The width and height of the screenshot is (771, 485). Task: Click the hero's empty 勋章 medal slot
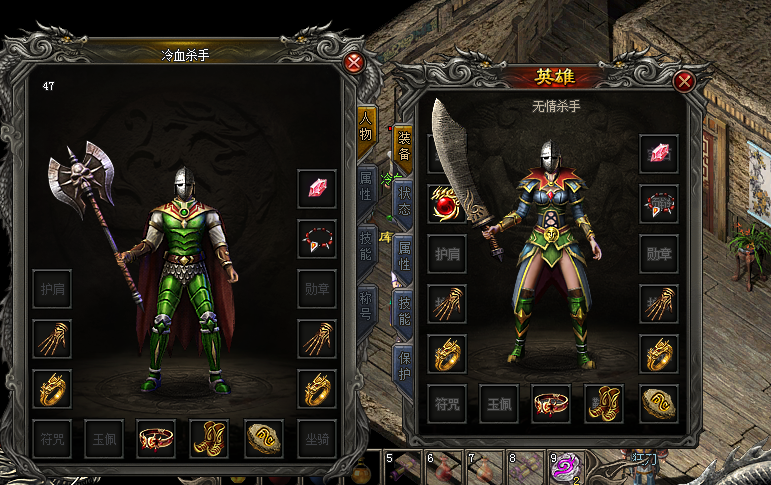tap(659, 254)
